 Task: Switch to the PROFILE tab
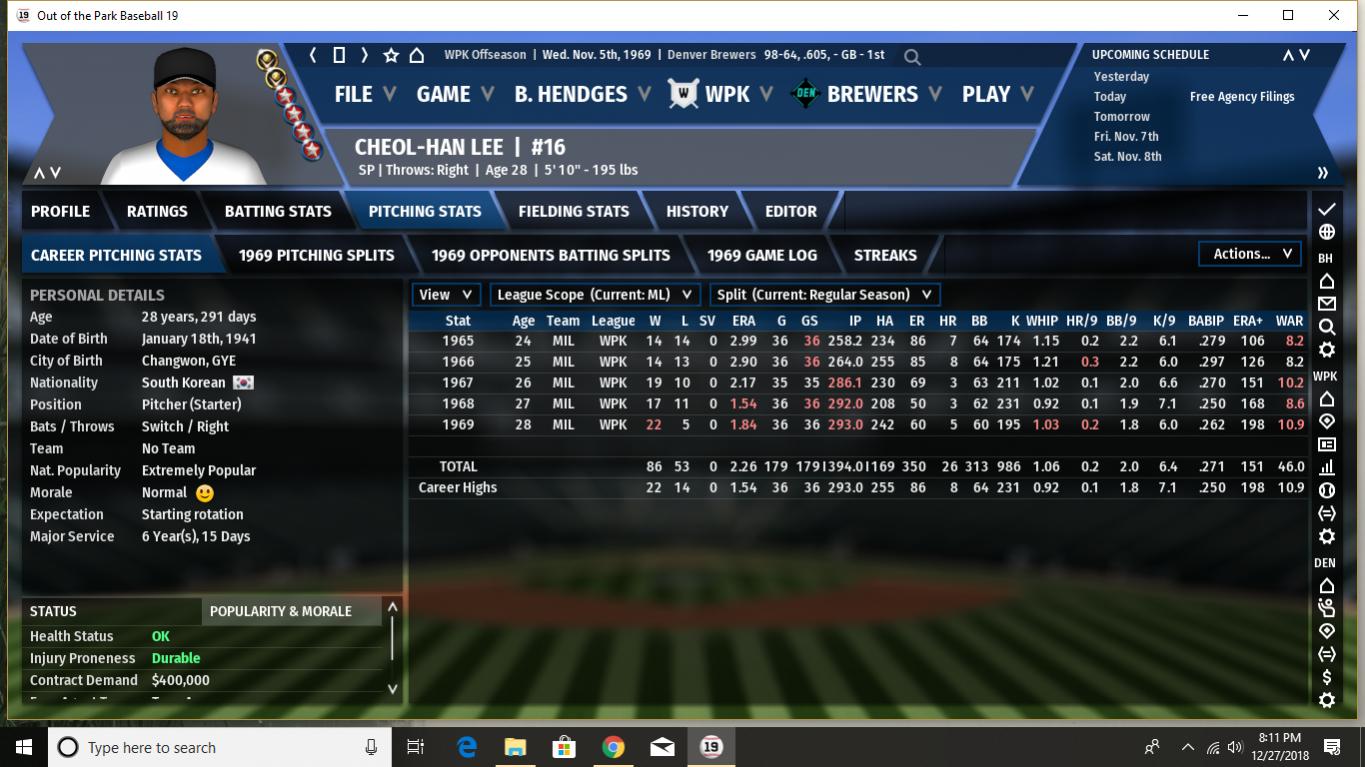click(60, 211)
